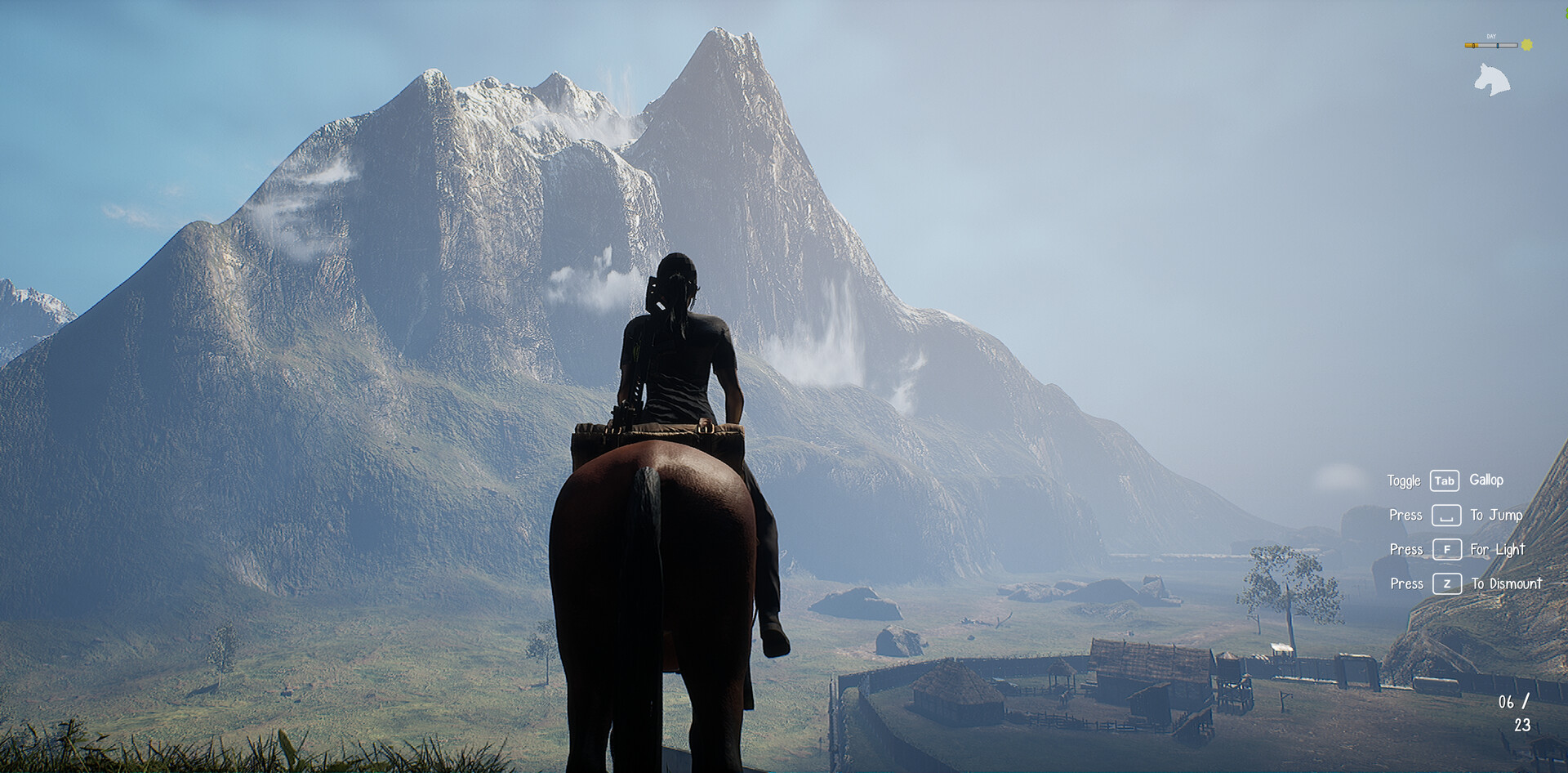
Task: Select the F key icon for light
Action: pos(1446,550)
